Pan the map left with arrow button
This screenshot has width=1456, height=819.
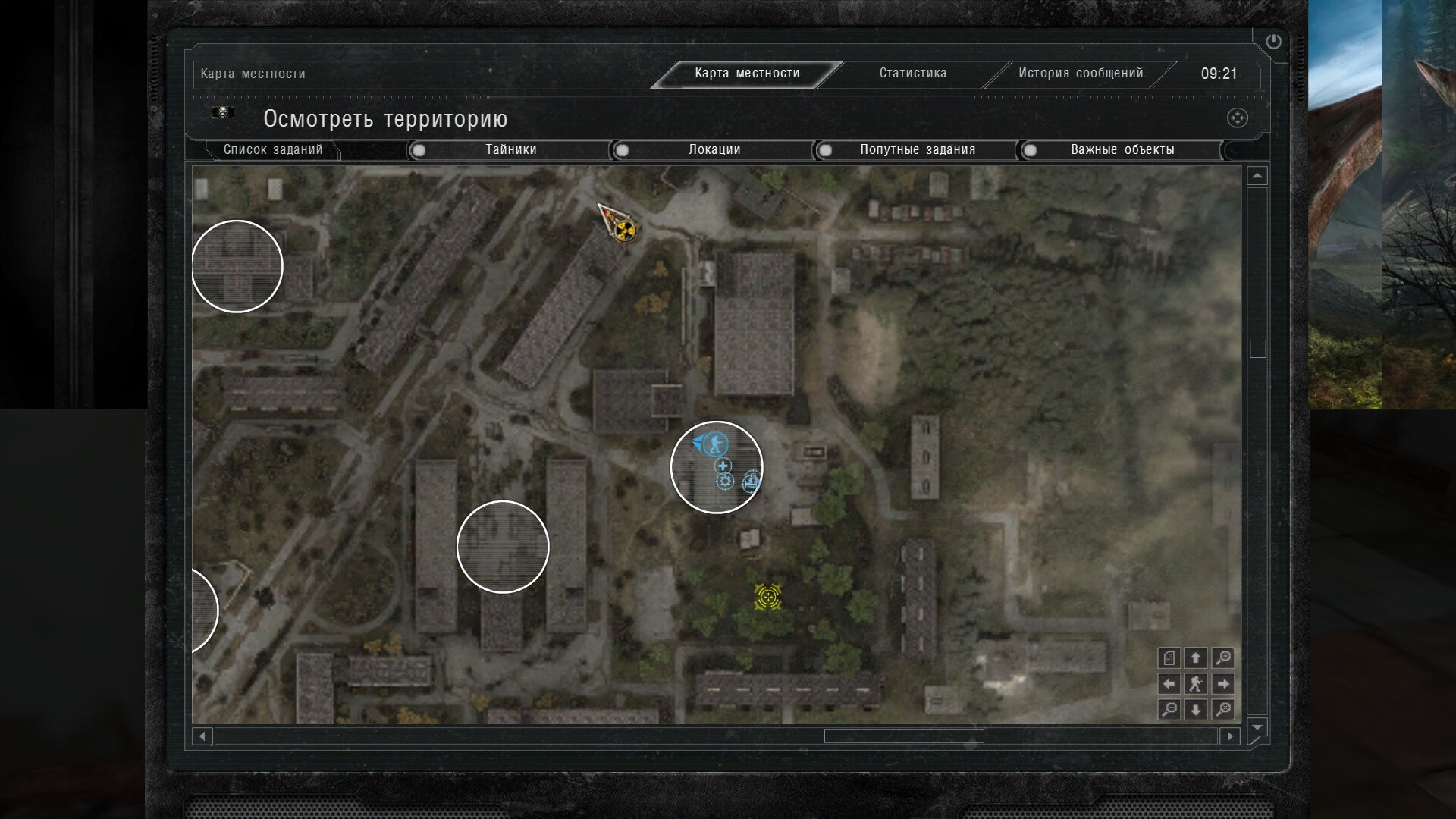[x=1169, y=684]
